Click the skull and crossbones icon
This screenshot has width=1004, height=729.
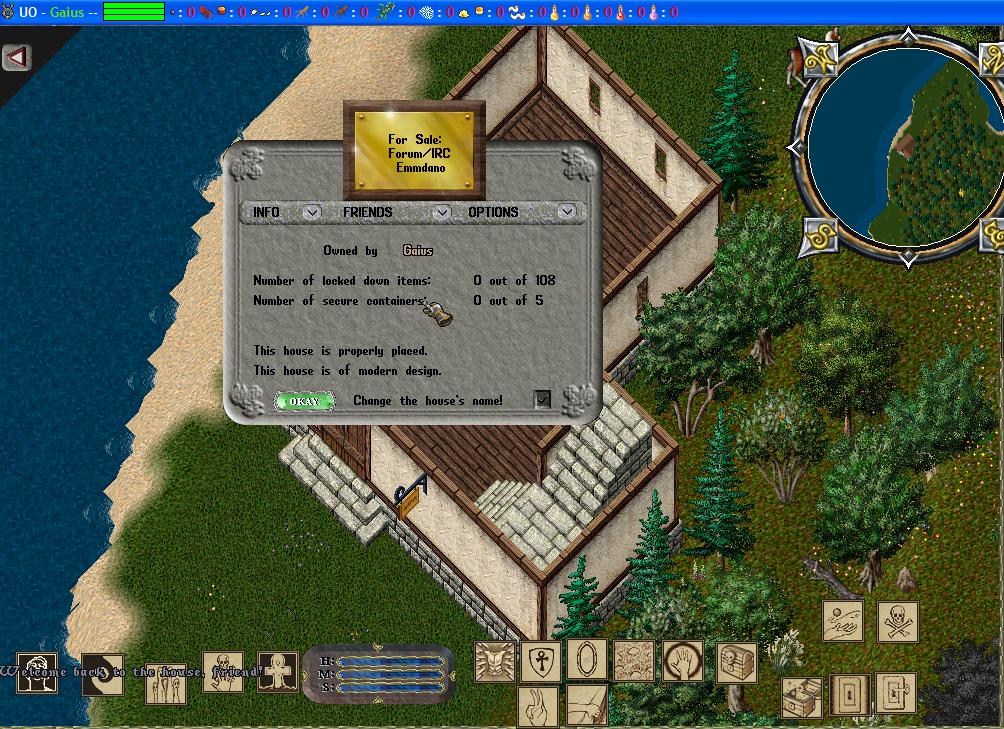pos(897,621)
